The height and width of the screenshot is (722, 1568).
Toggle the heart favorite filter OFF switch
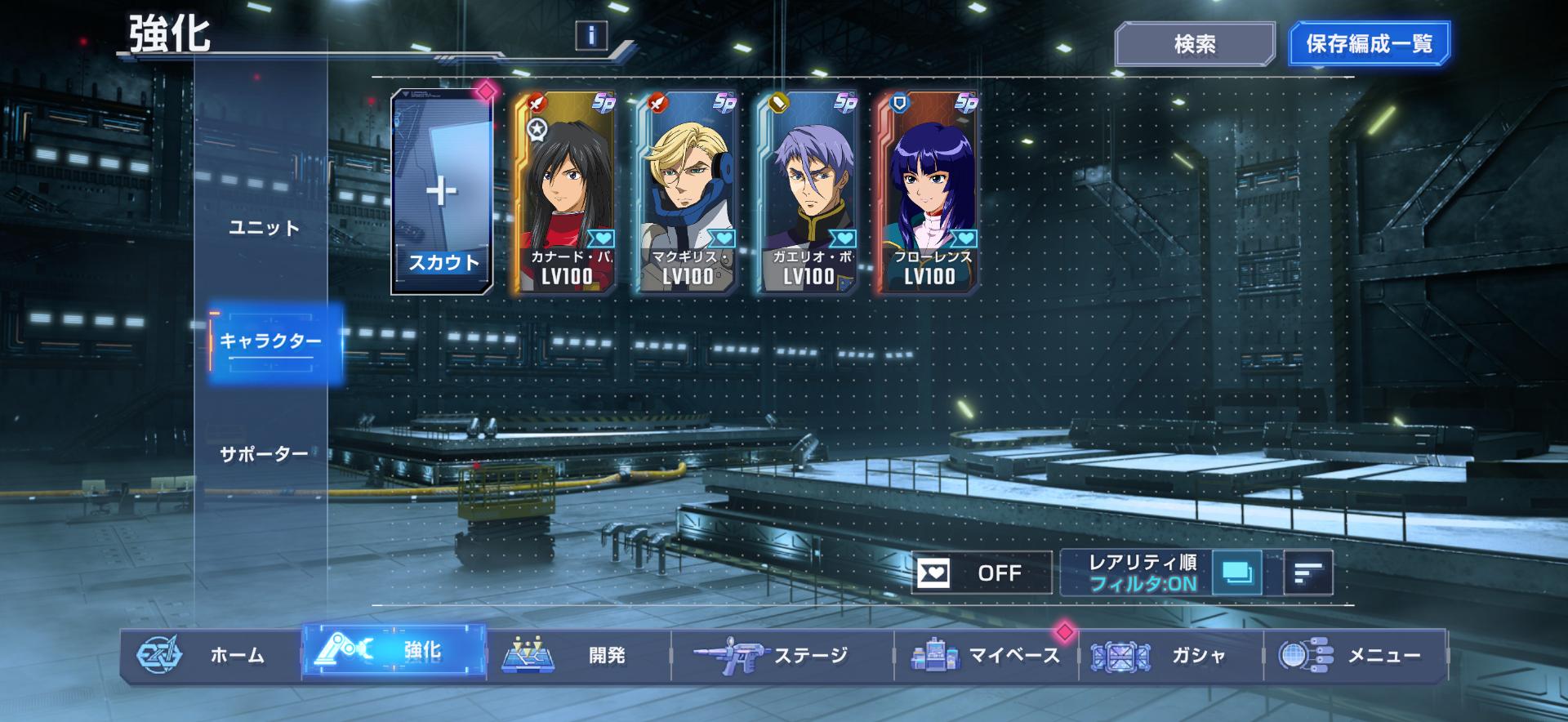(982, 573)
